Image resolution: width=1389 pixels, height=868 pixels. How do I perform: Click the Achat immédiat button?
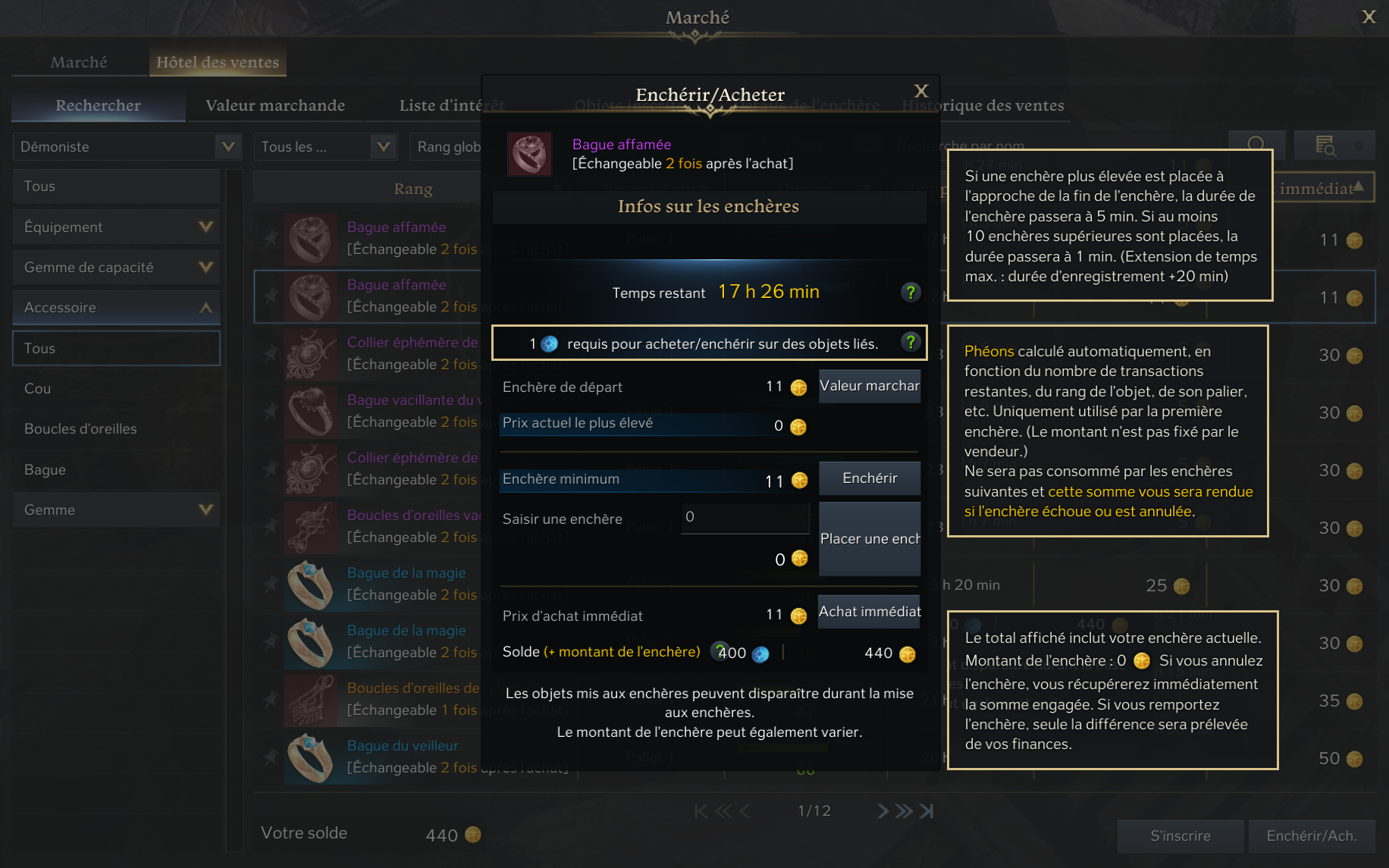869,612
